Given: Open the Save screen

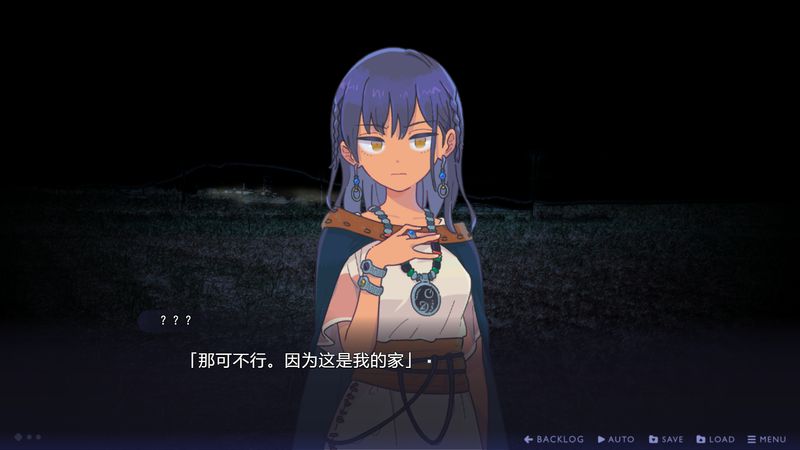Looking at the screenshot, I should point(666,439).
